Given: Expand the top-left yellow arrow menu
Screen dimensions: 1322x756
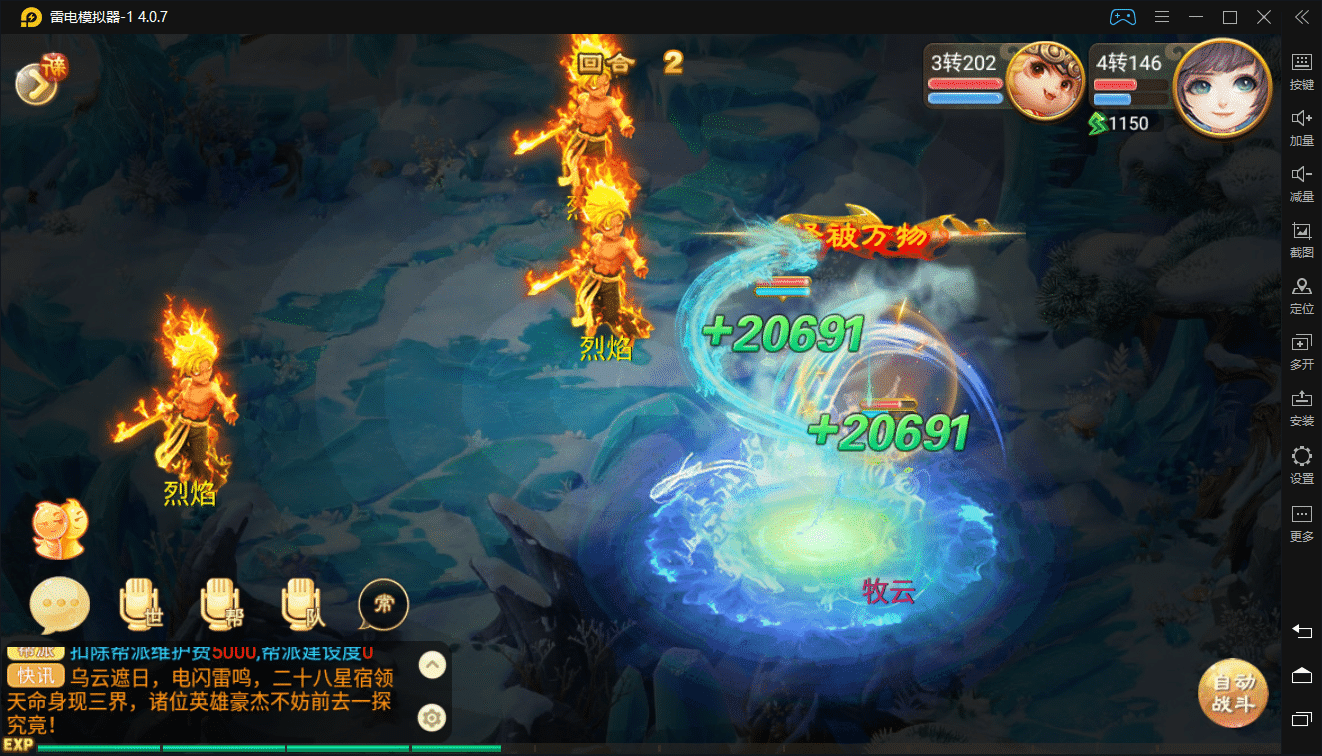Looking at the screenshot, I should pyautogui.click(x=38, y=83).
